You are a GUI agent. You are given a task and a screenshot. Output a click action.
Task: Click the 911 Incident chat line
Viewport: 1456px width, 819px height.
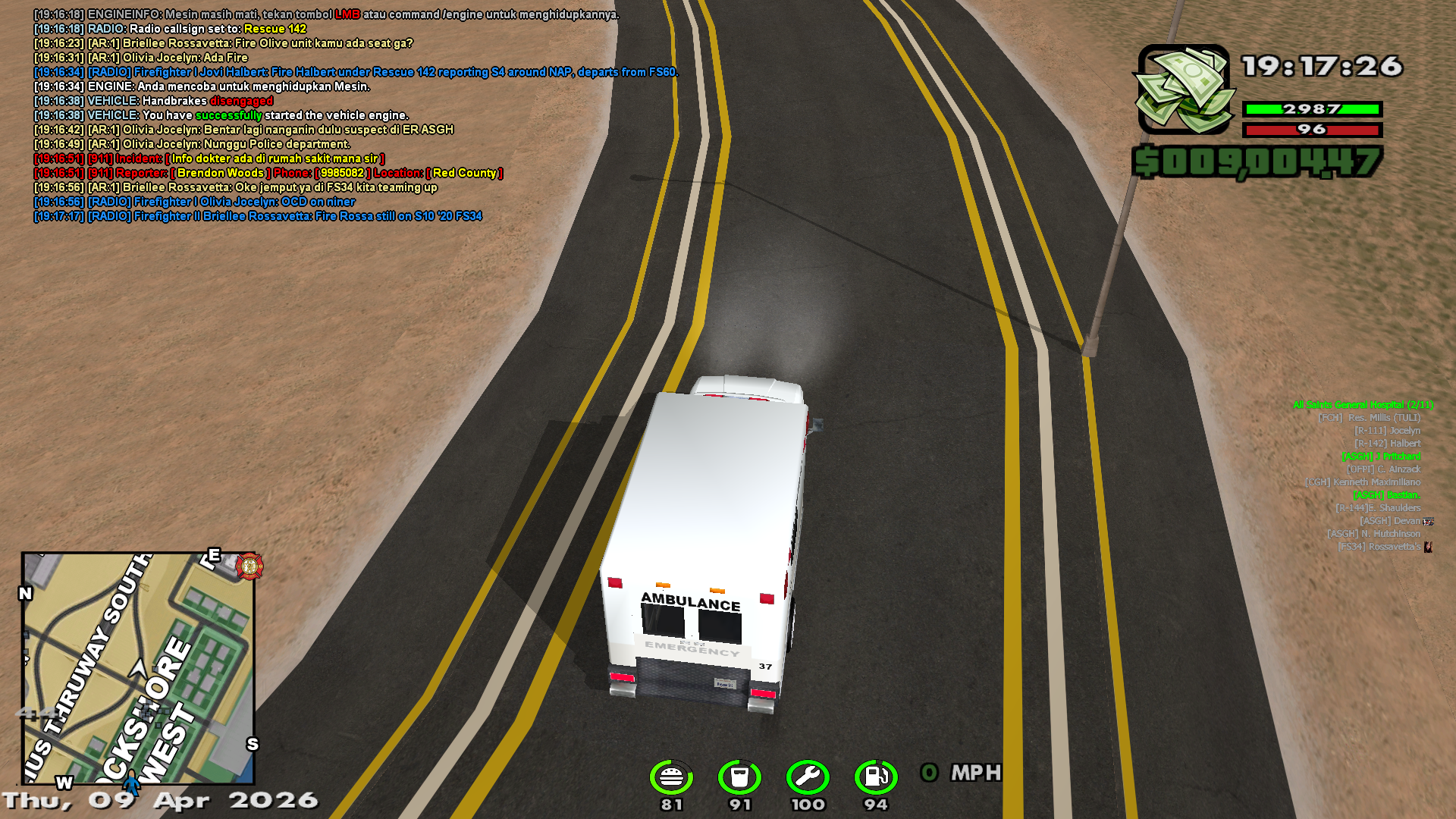coord(209,158)
